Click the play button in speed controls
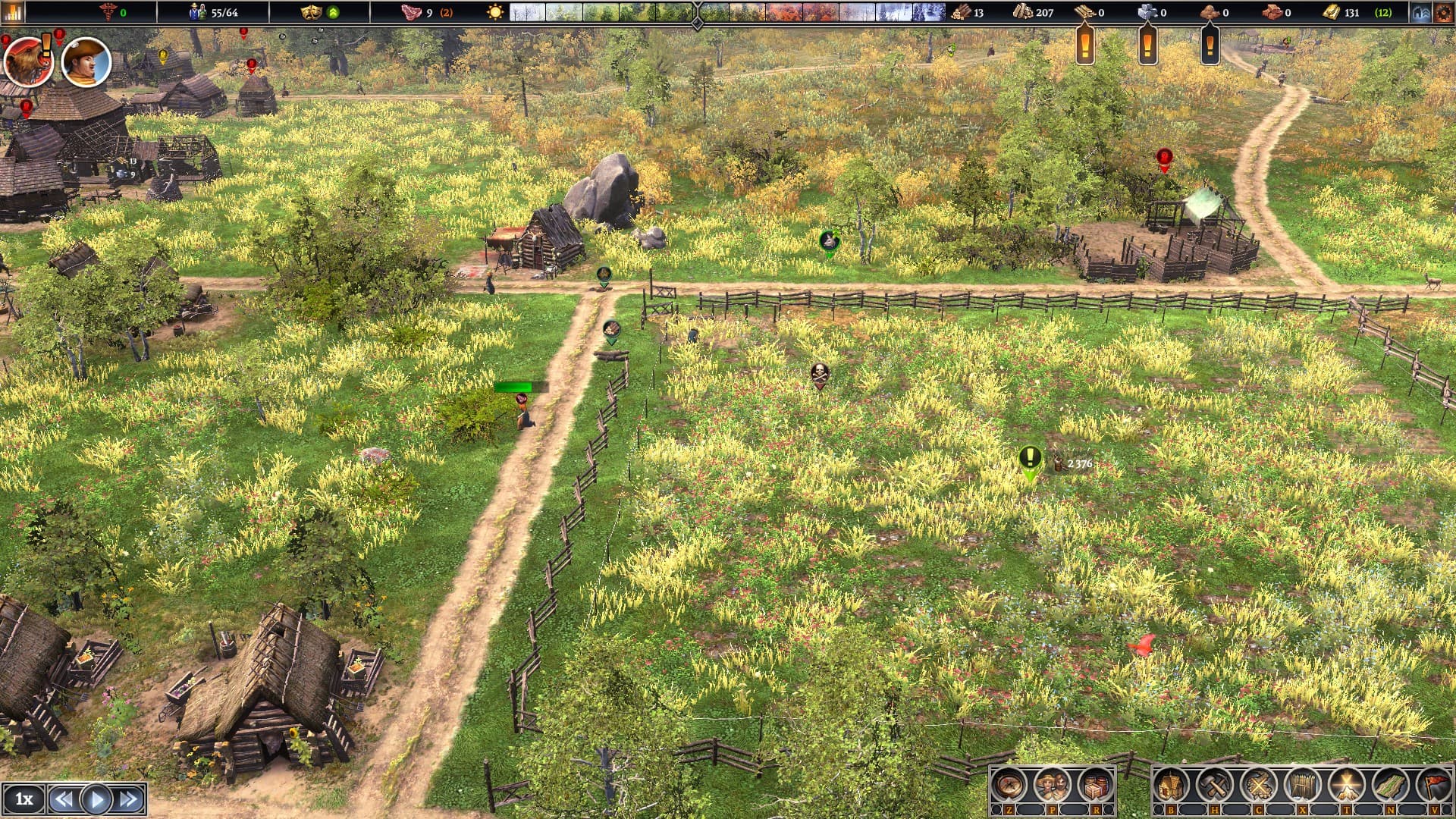The height and width of the screenshot is (819, 1456). coord(96,799)
